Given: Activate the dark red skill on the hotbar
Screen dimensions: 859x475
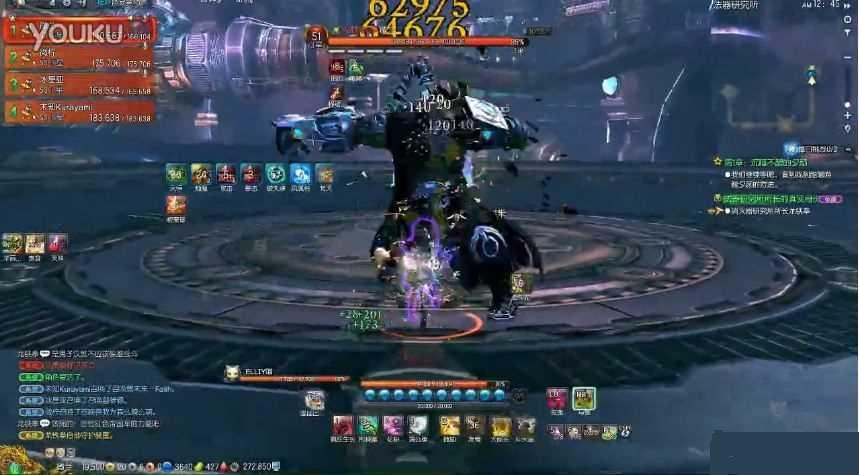Looking at the screenshot, I should 342,426.
